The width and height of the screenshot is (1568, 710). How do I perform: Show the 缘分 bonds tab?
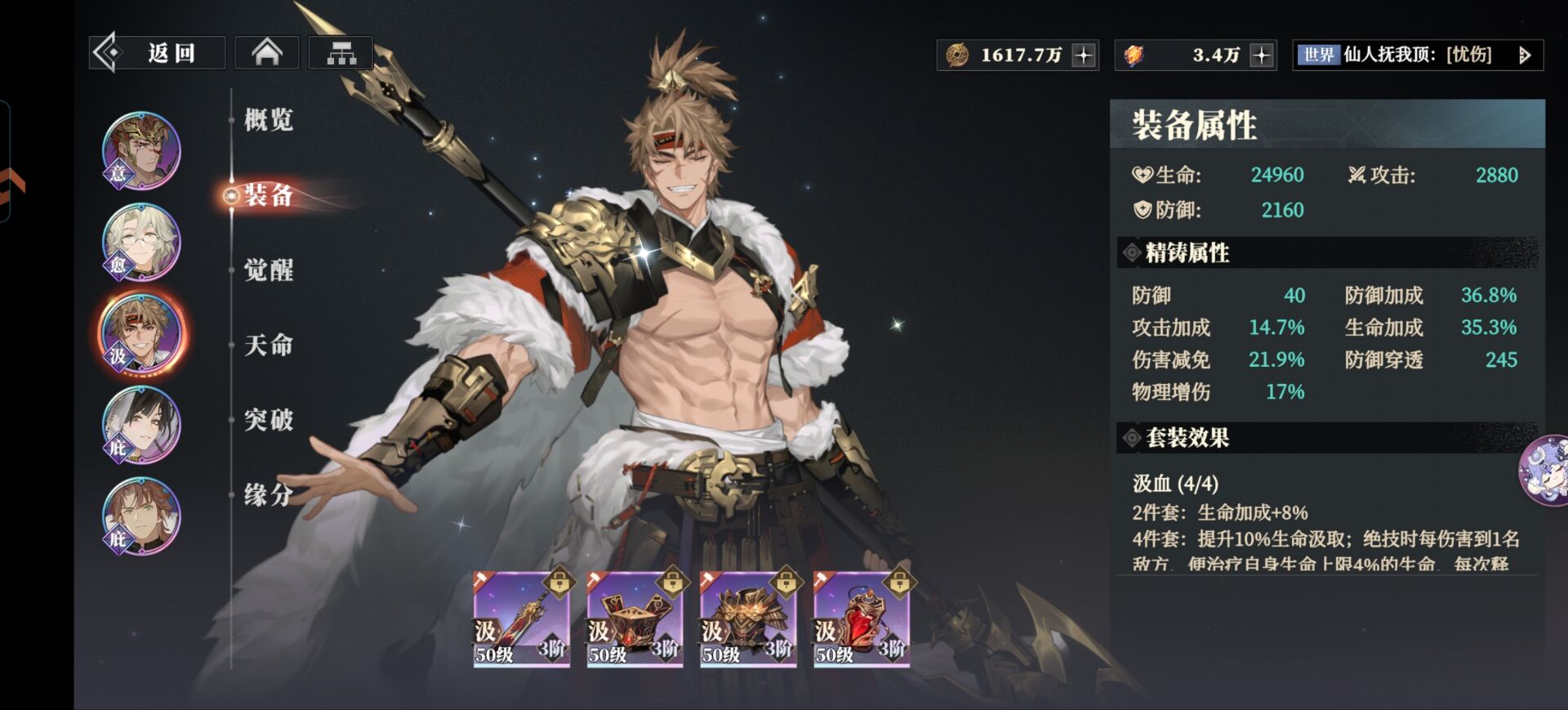coord(268,494)
